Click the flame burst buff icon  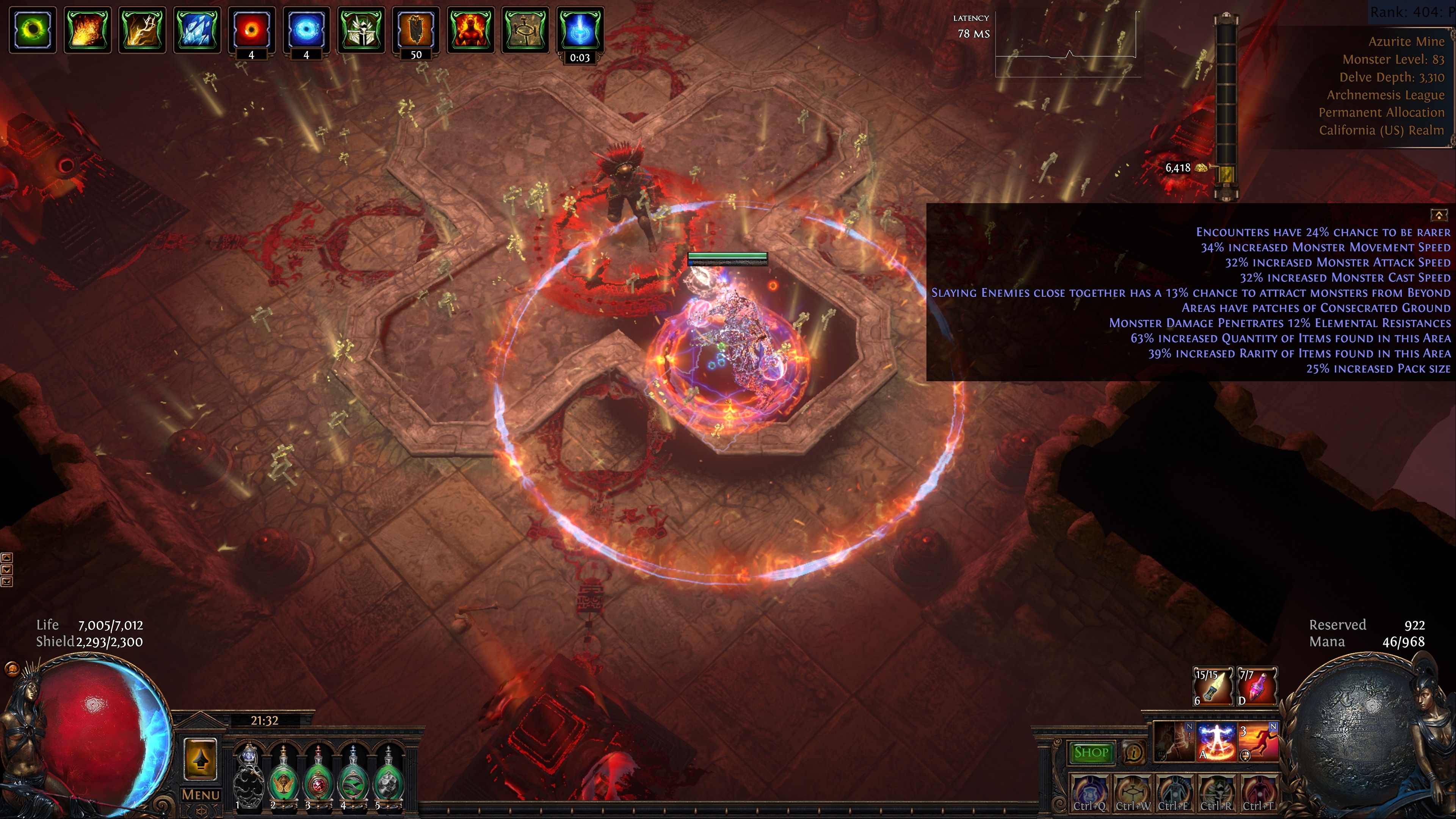coord(87,30)
